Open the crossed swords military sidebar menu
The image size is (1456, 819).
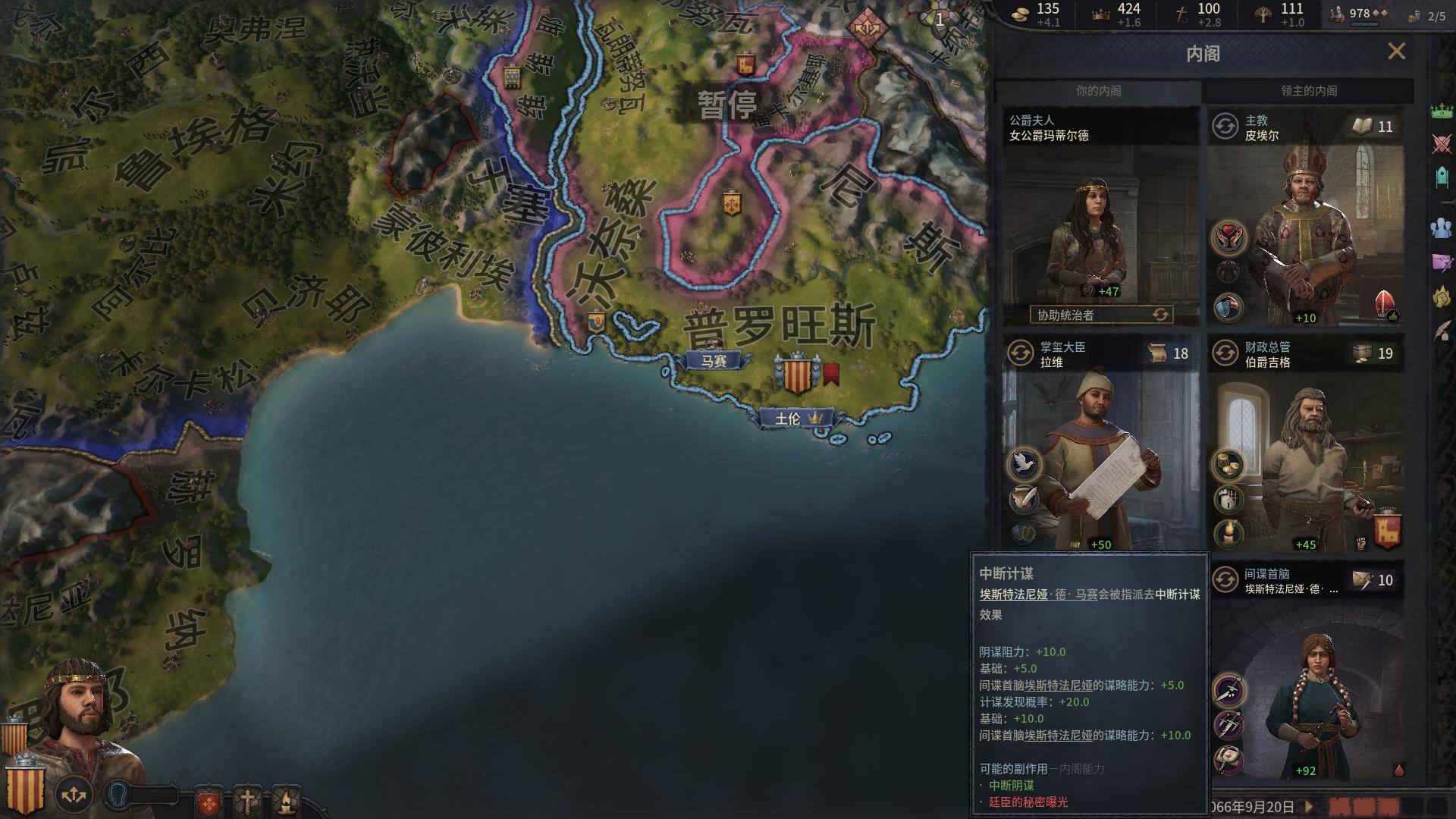coord(1442,144)
